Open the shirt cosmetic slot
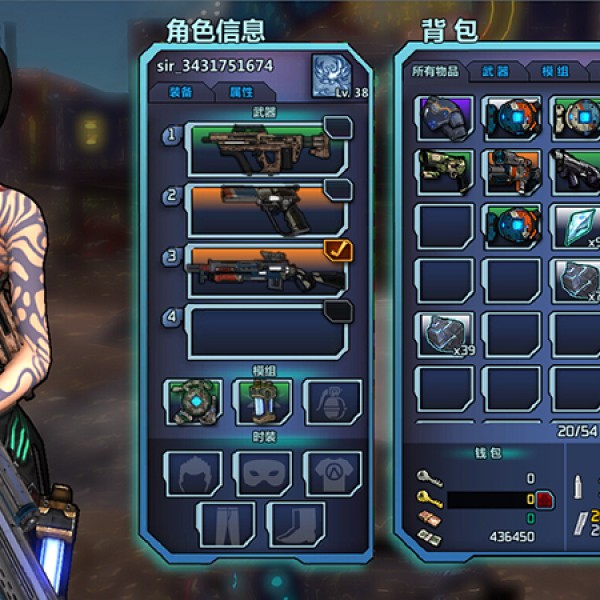This screenshot has height=600, width=600. [332, 471]
